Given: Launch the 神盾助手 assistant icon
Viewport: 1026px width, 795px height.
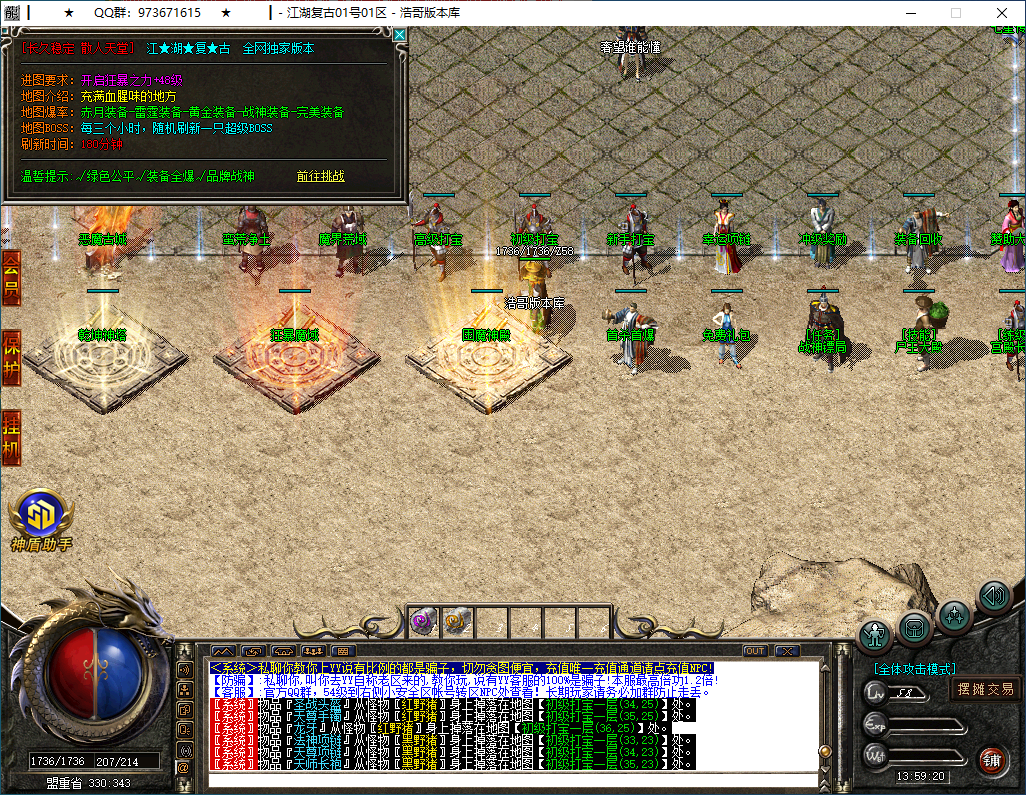Looking at the screenshot, I should (x=41, y=516).
